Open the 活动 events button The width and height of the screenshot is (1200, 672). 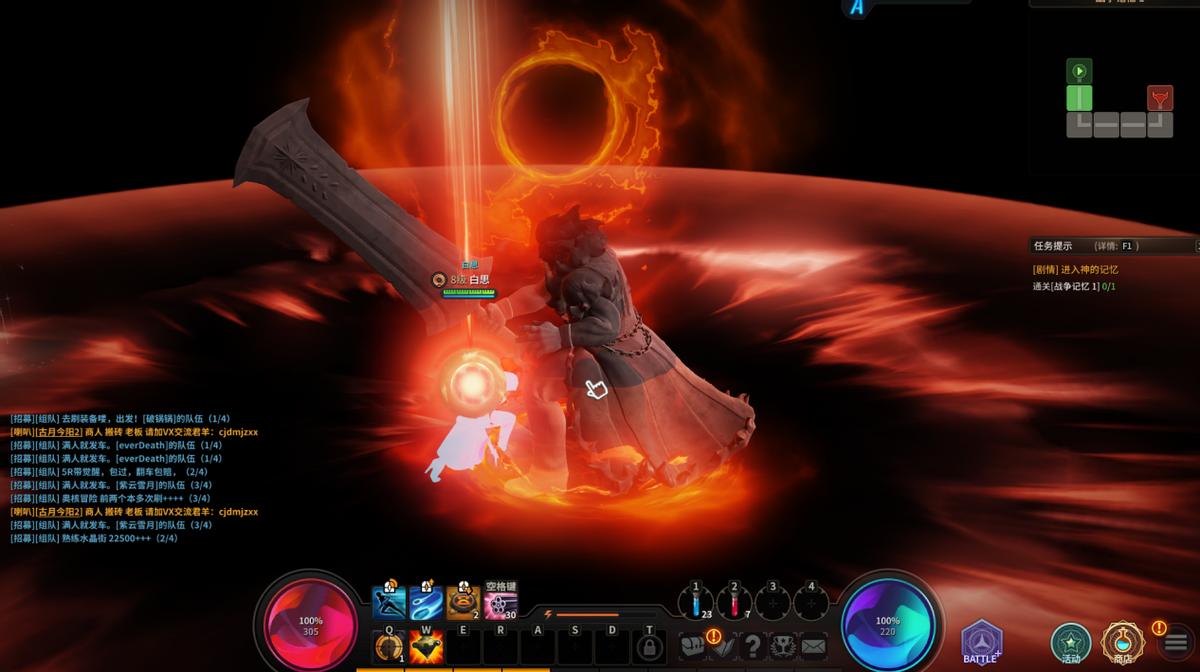(1071, 642)
